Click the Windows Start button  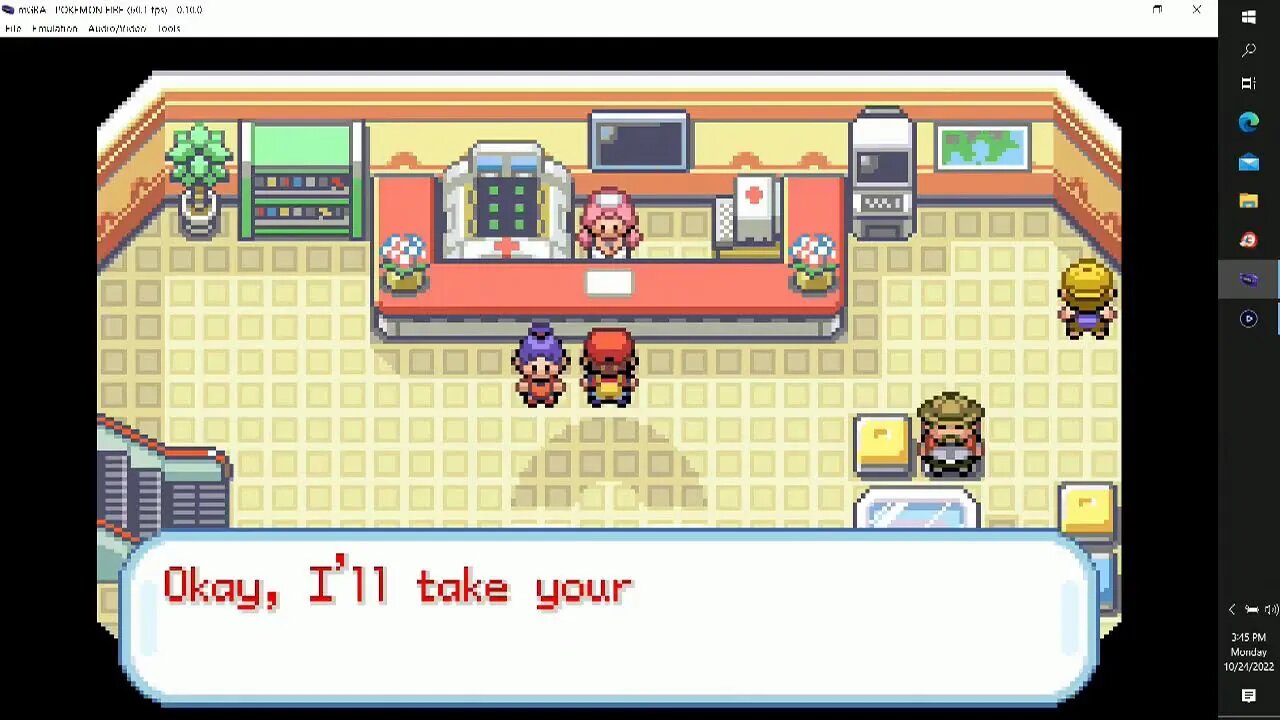click(1248, 16)
